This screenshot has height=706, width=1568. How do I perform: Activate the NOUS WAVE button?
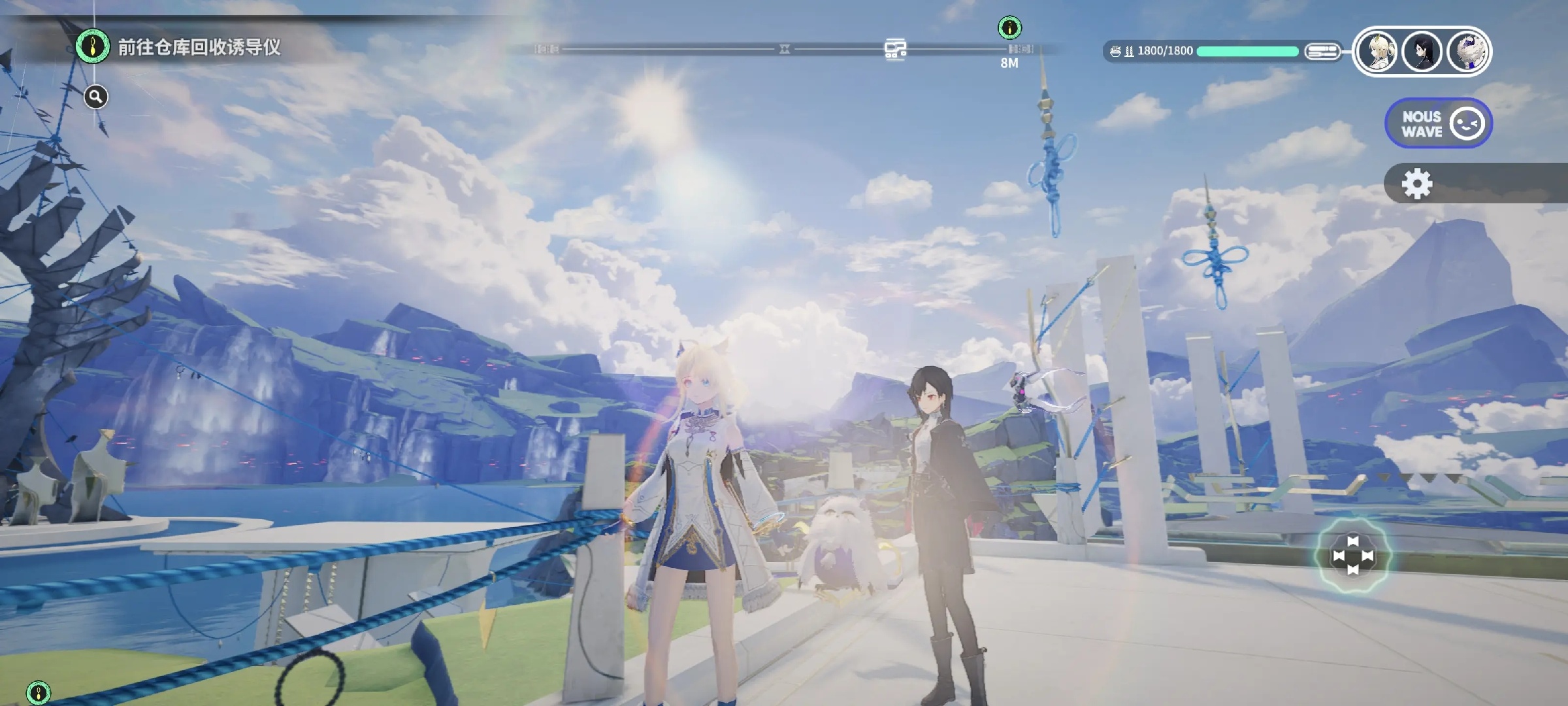(x=1438, y=124)
